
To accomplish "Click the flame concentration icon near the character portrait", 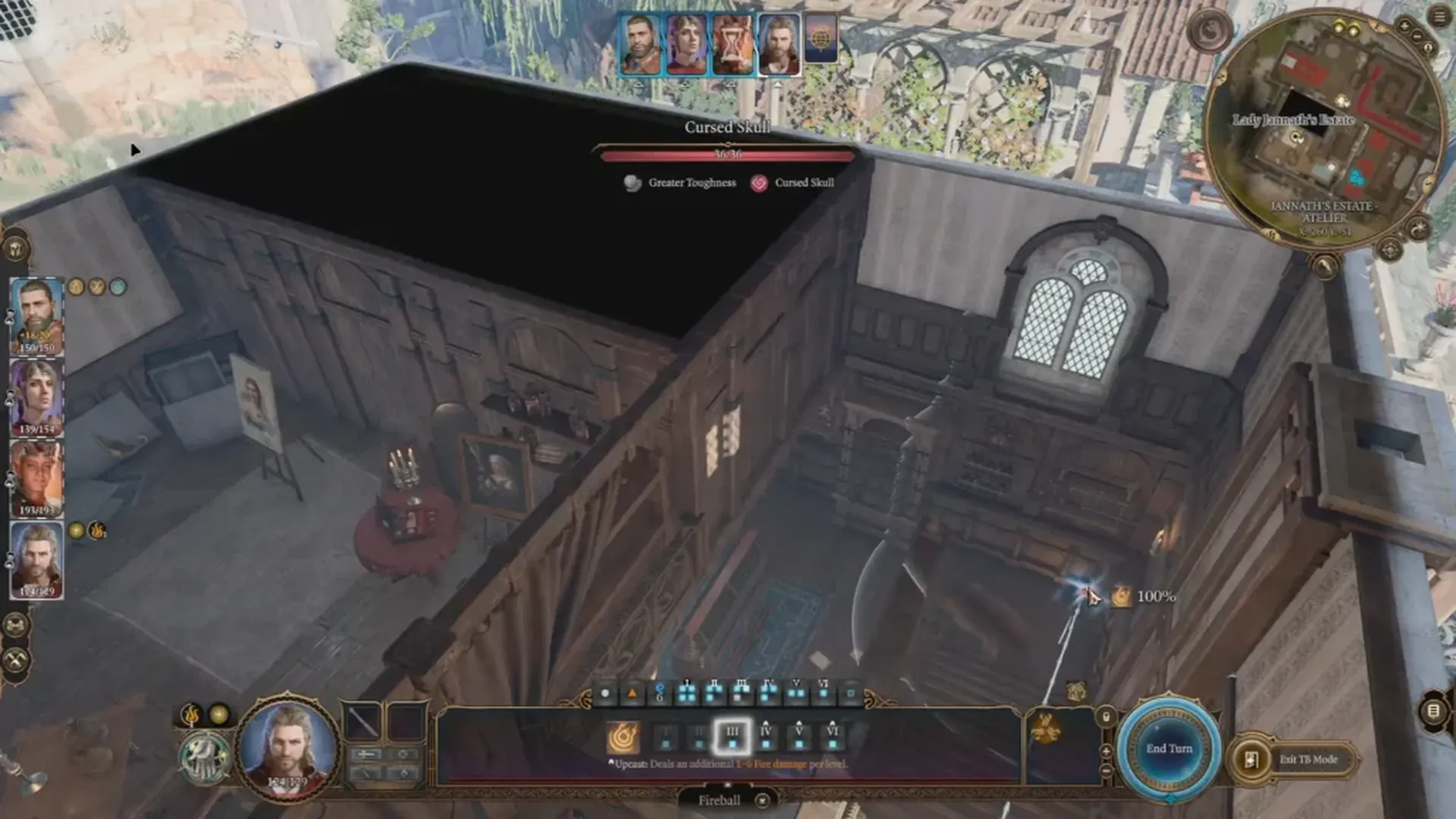I will pyautogui.click(x=190, y=714).
